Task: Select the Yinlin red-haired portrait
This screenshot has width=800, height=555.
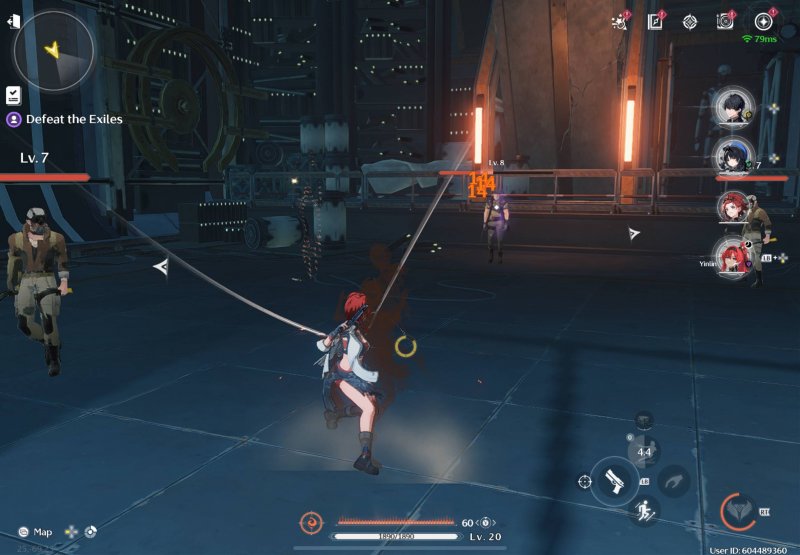Action: coord(733,256)
